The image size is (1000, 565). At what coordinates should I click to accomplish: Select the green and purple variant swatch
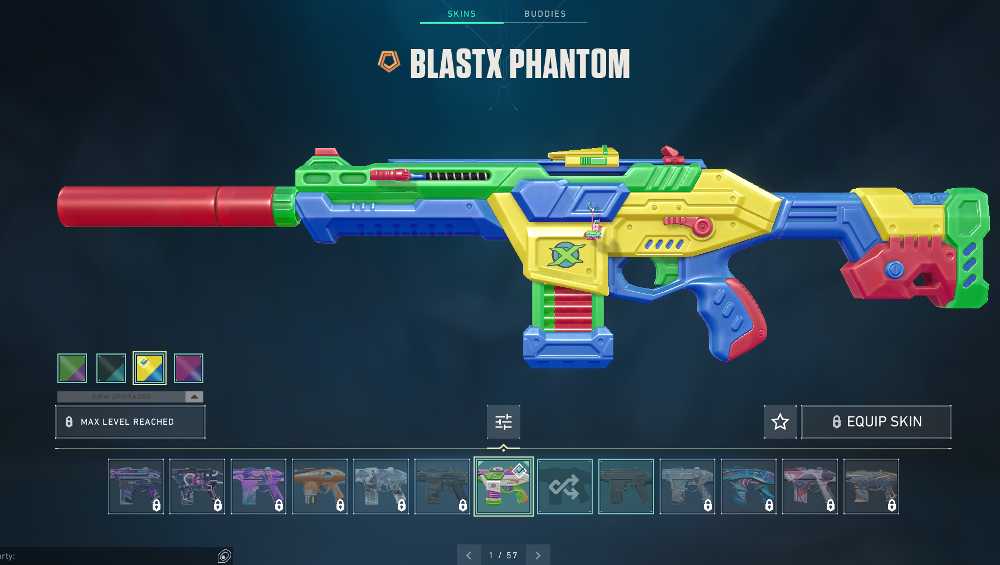coord(72,368)
